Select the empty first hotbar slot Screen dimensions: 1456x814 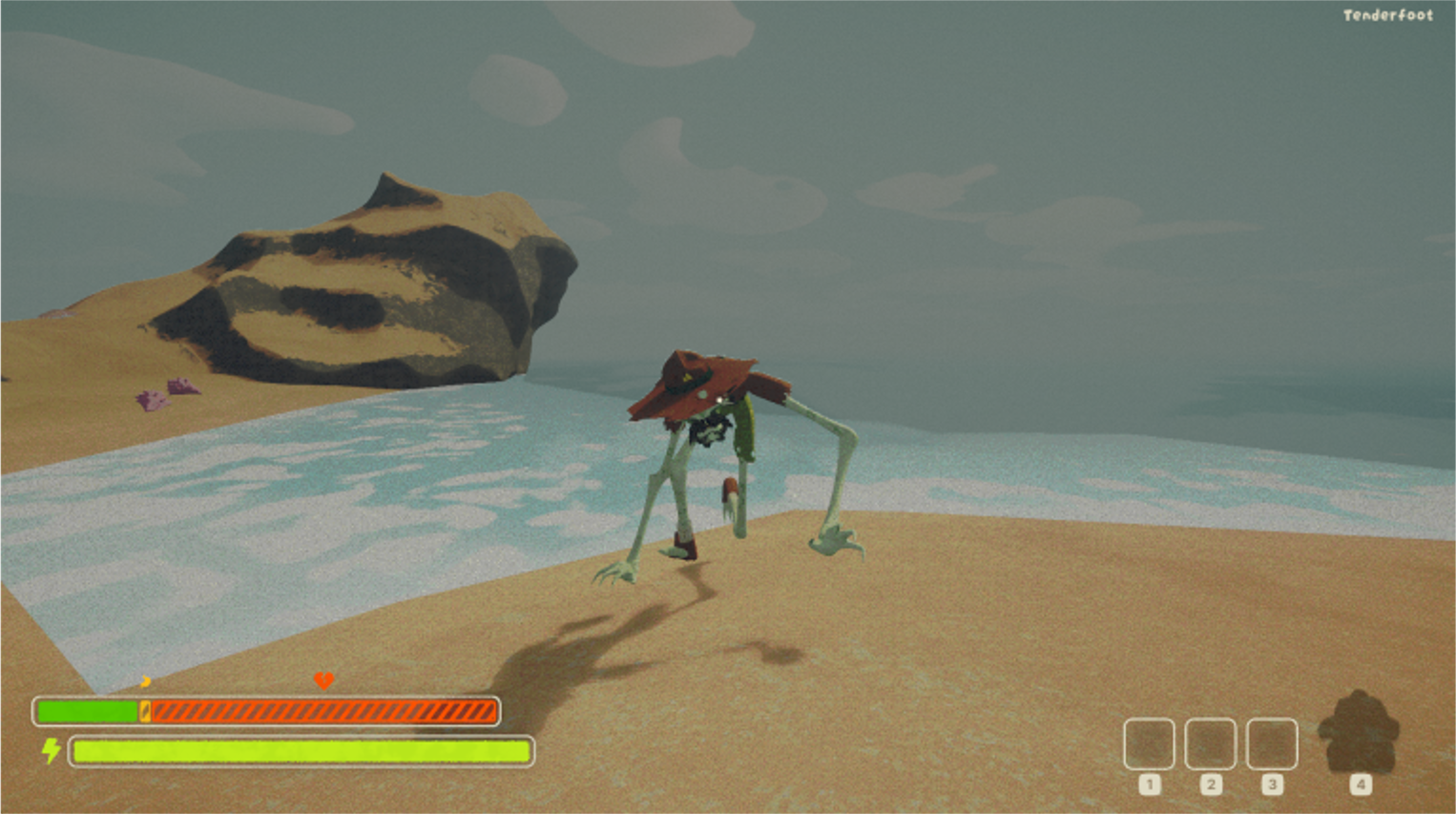(x=1151, y=742)
